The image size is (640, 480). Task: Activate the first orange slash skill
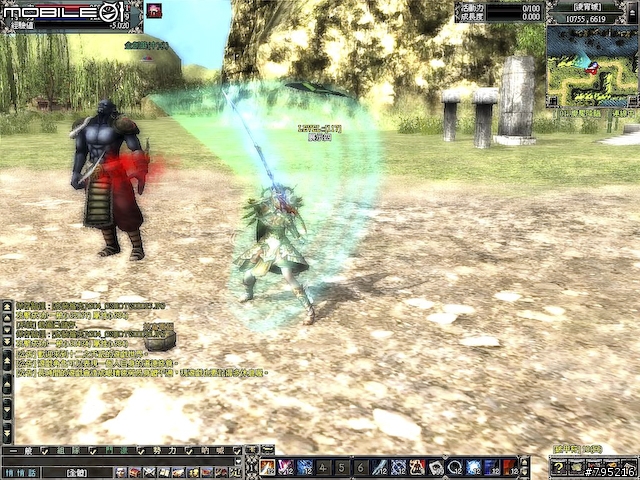click(268, 467)
